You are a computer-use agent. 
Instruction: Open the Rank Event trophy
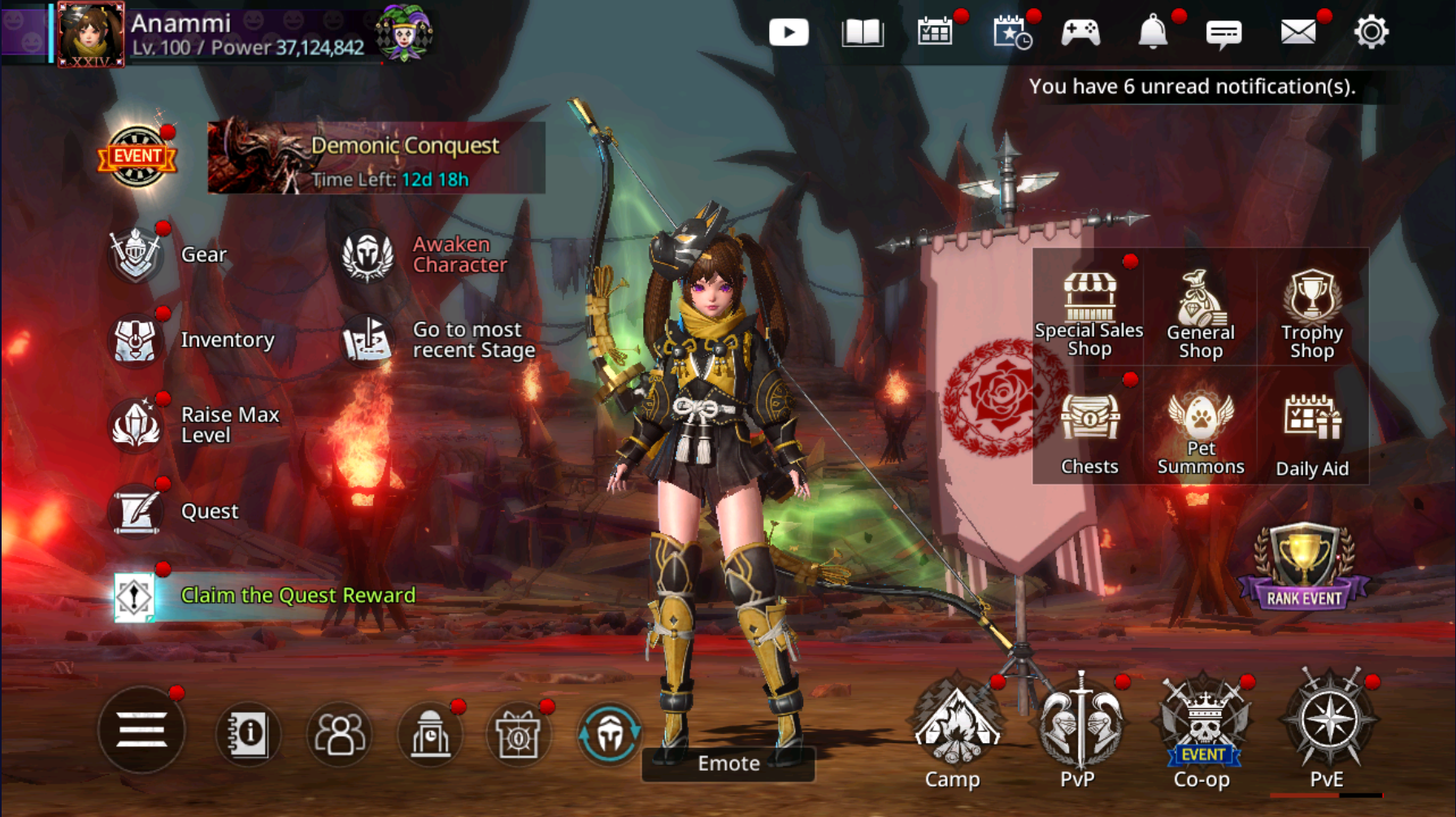1304,568
